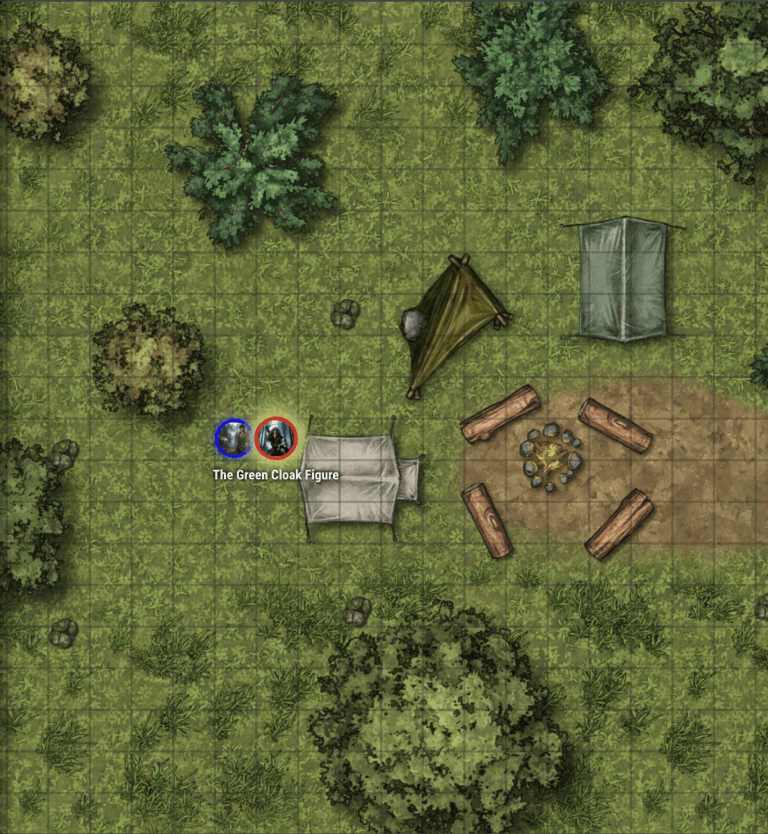This screenshot has height=834, width=768.
Task: Select the red-ringed character token
Action: click(x=276, y=438)
